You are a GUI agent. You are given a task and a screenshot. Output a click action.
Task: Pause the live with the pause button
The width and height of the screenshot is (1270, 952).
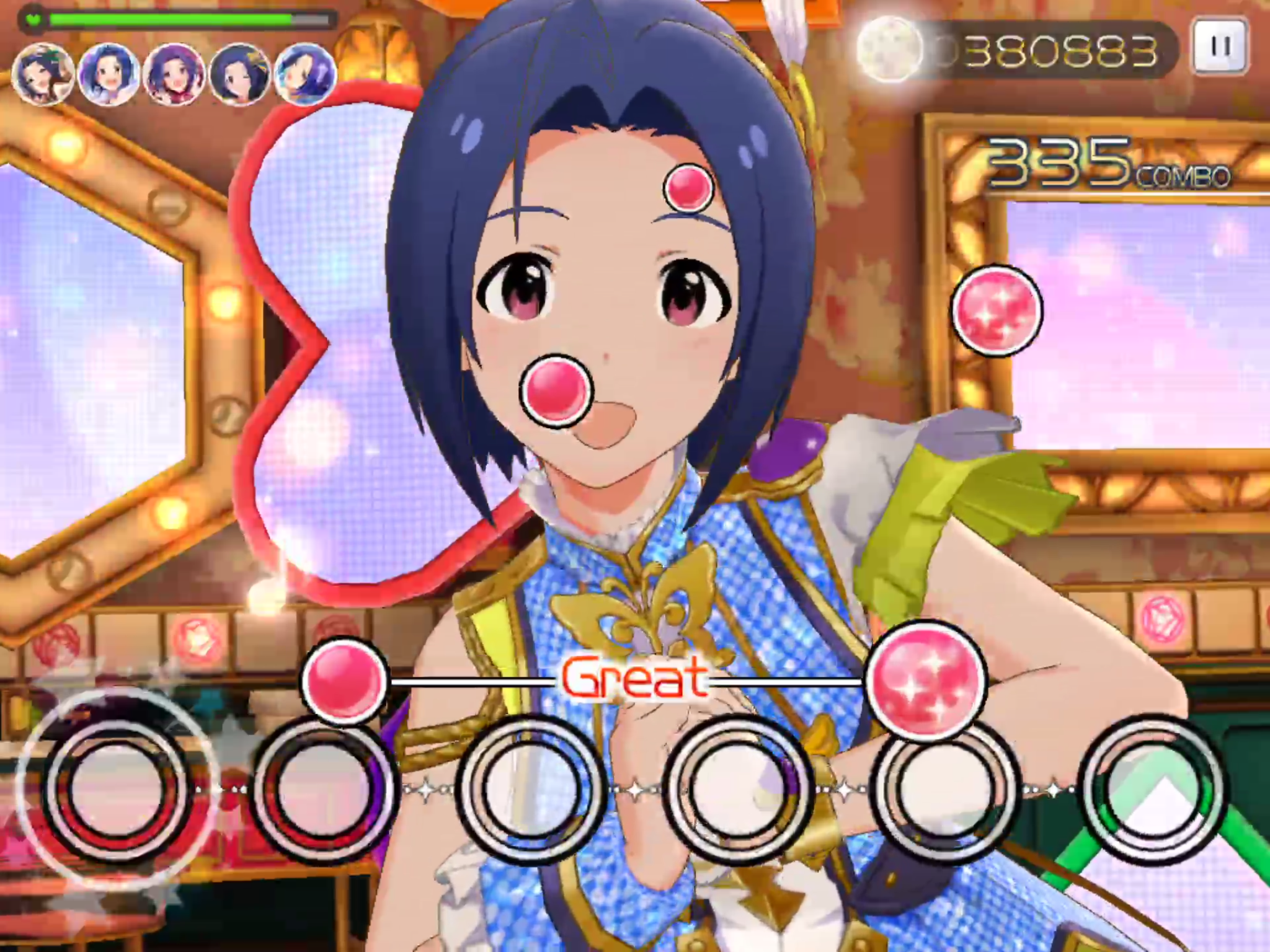[1220, 46]
